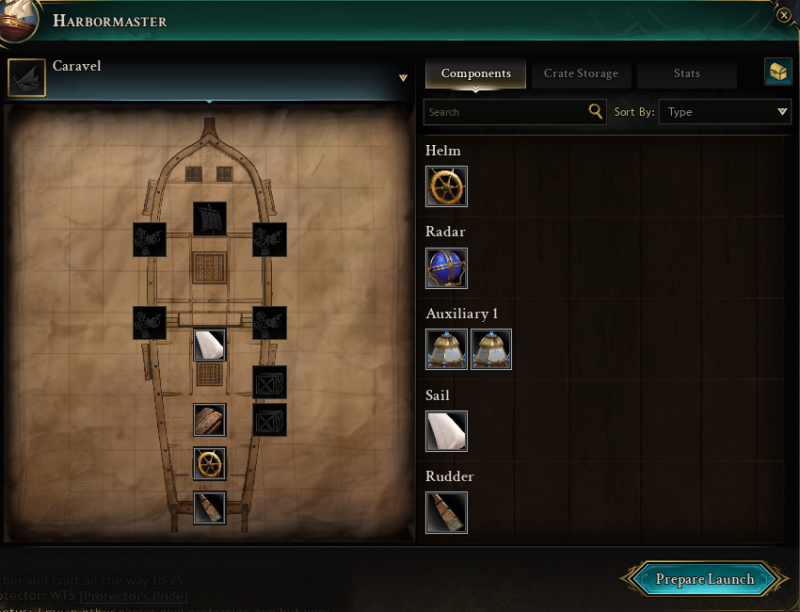
Task: Choose the wooden plank slot on the ship
Action: point(209,420)
